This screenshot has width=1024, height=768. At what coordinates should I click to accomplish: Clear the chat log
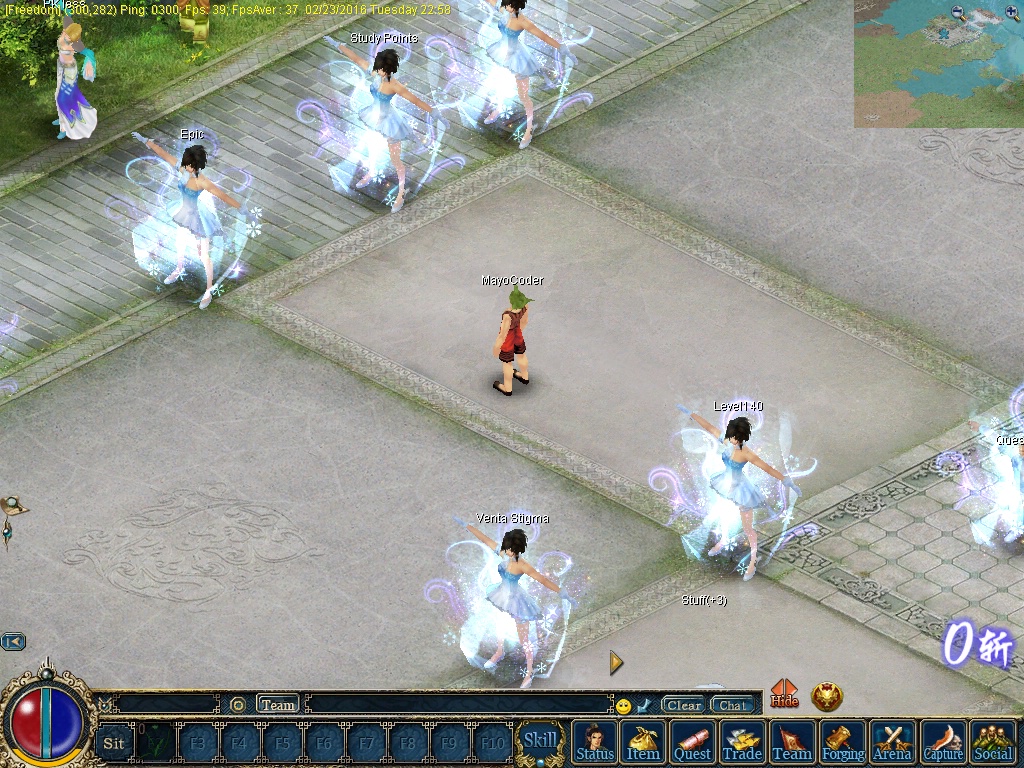coord(684,705)
